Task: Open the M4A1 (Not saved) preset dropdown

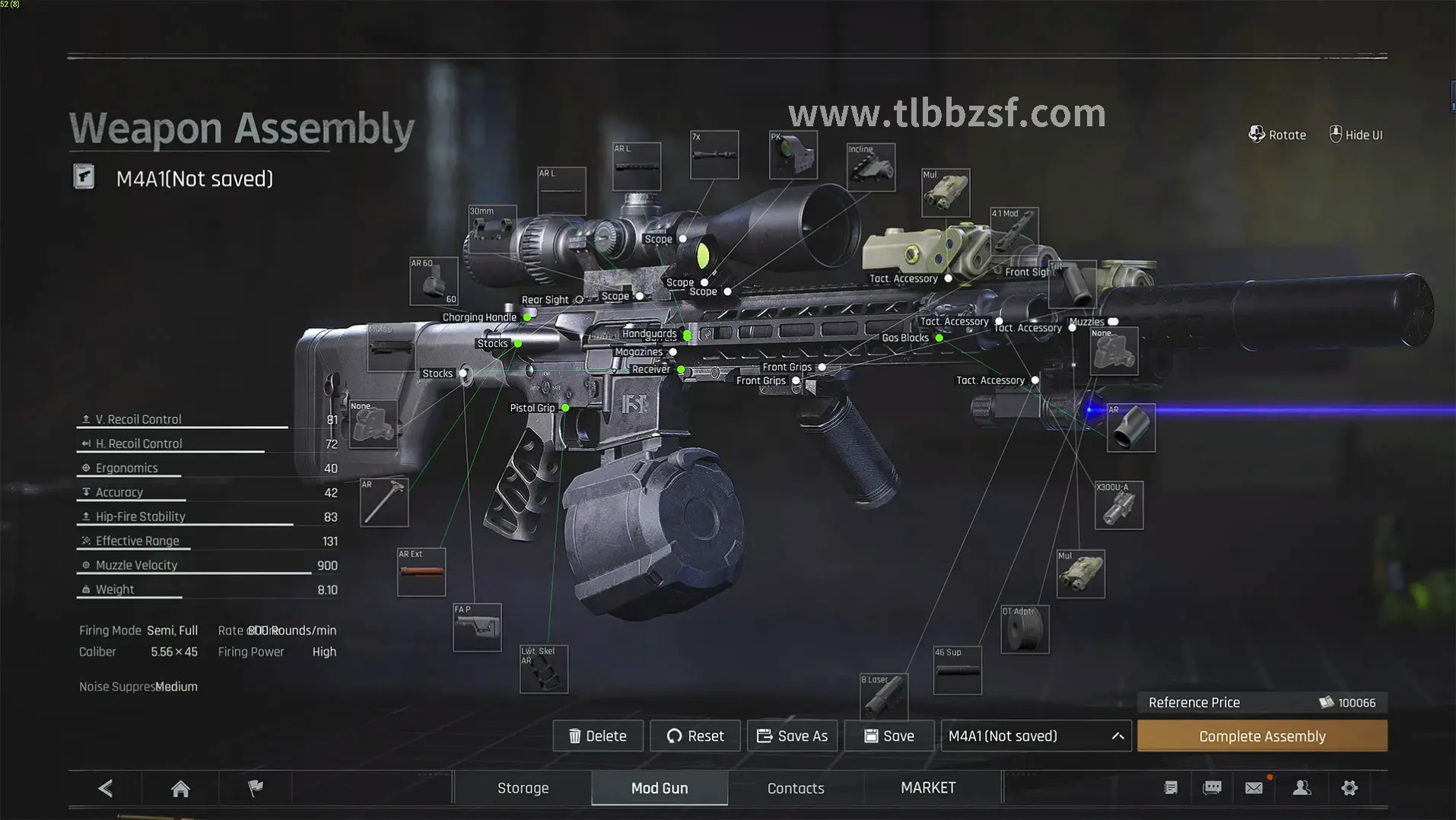Action: coord(1035,736)
